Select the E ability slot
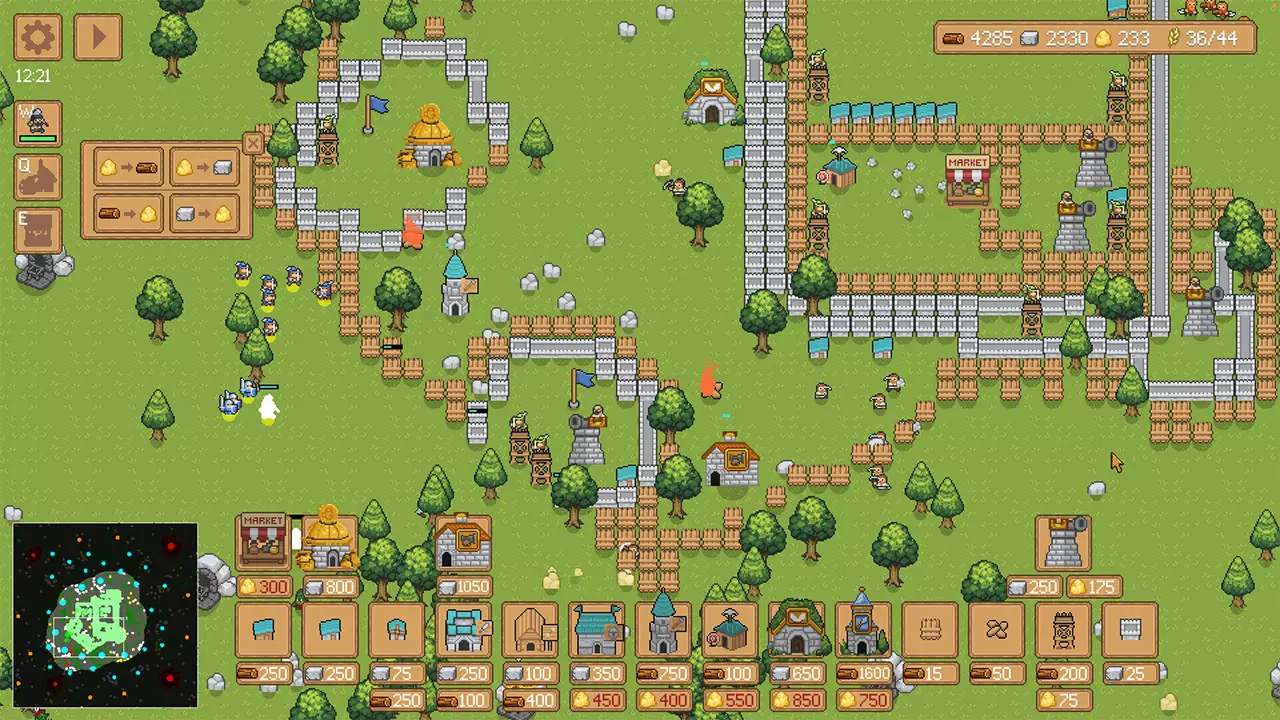The height and width of the screenshot is (720, 1280). (37, 228)
